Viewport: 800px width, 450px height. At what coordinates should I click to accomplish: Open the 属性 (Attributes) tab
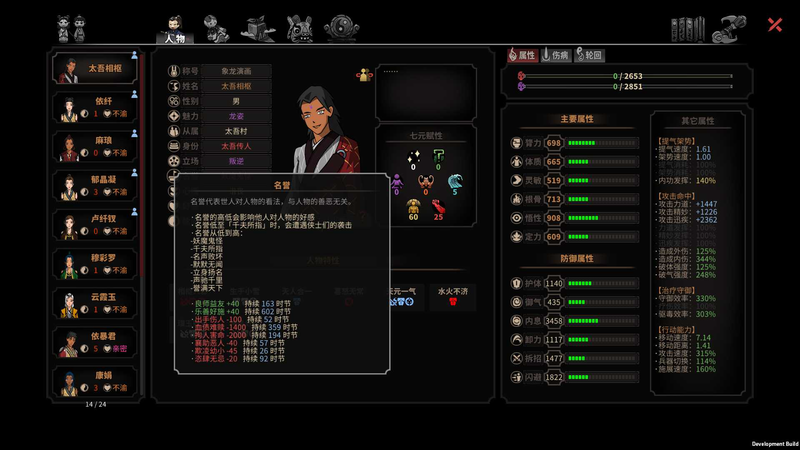pos(522,56)
